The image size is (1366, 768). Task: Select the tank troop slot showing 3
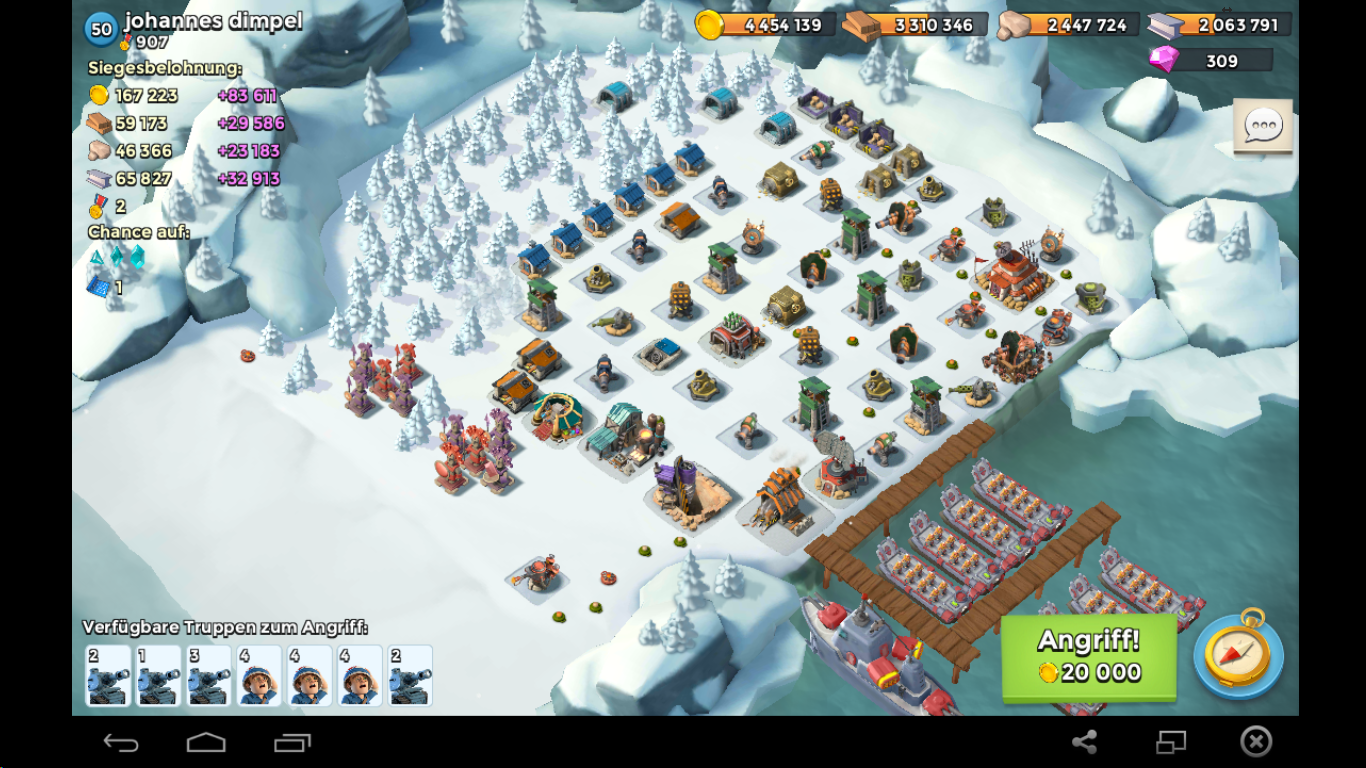coord(208,676)
